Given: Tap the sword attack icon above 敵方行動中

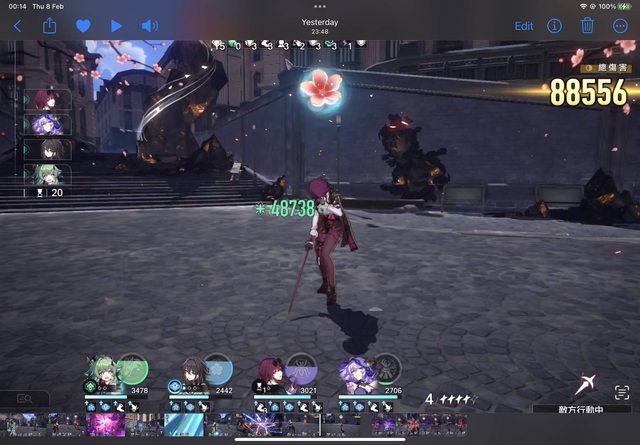Looking at the screenshot, I should point(588,388).
